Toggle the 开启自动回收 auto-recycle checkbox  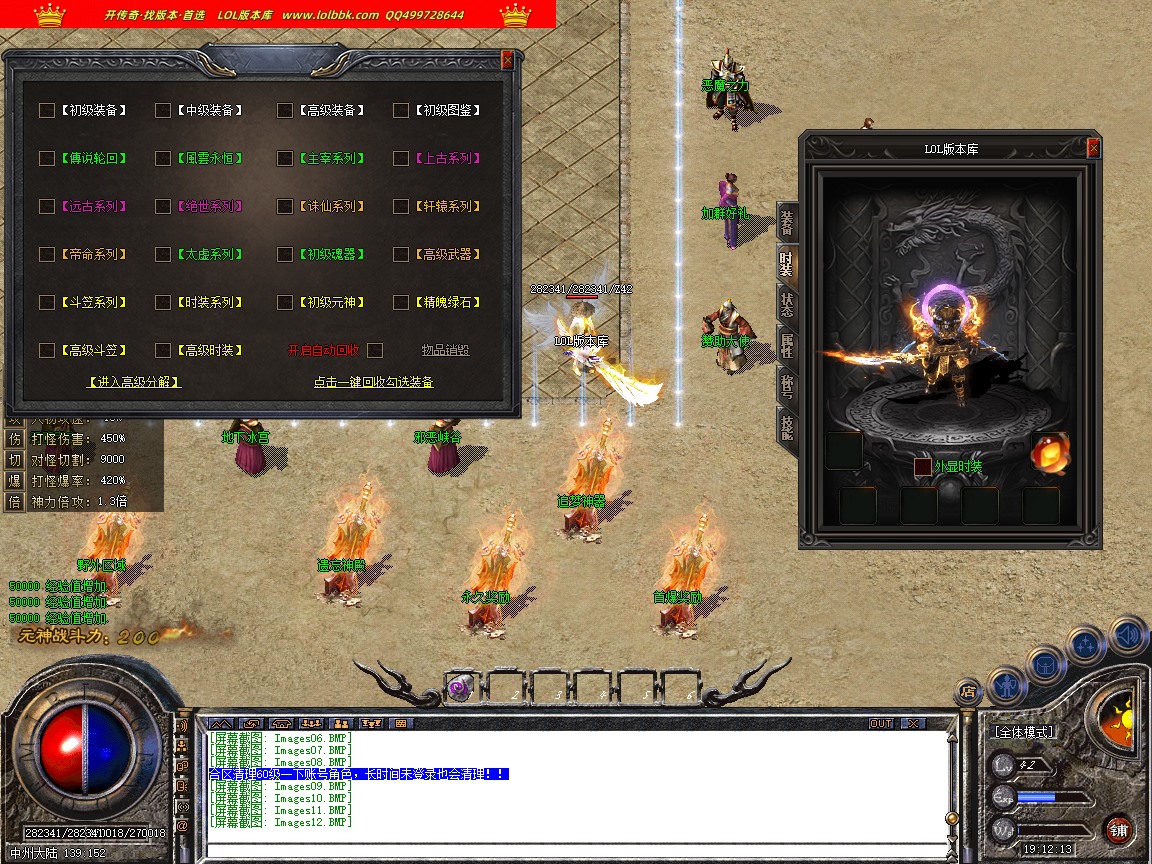(375, 350)
